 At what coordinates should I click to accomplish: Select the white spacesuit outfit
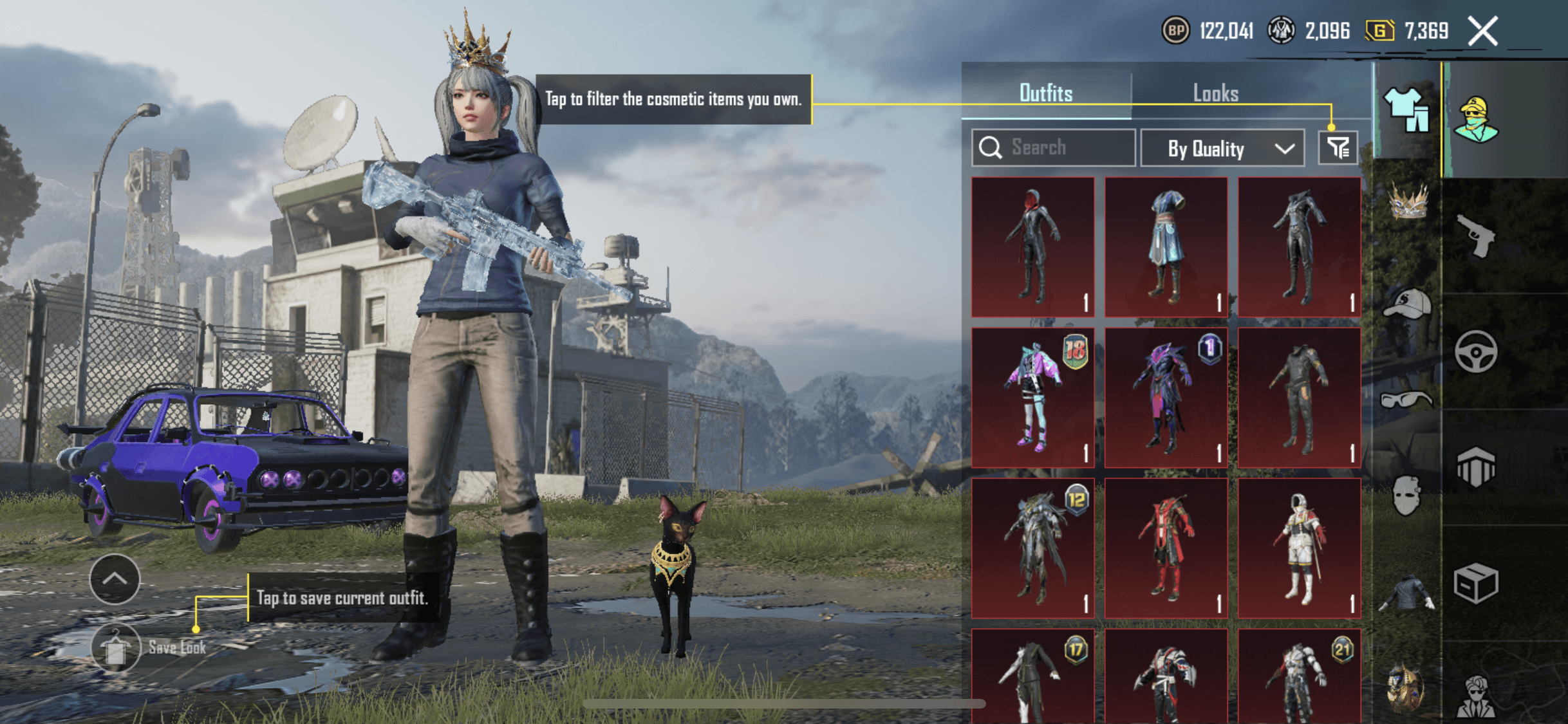(x=1299, y=548)
